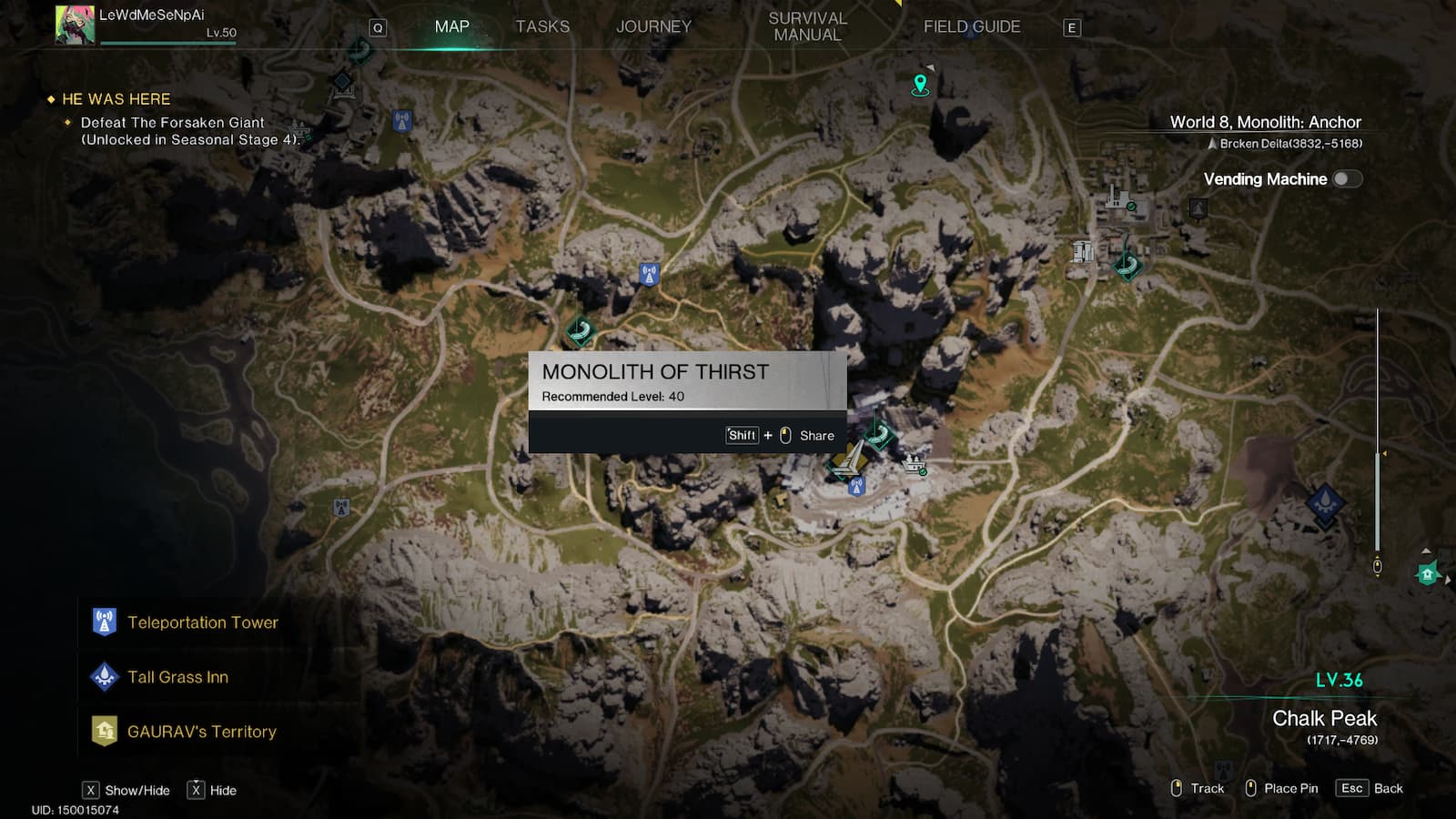The height and width of the screenshot is (819, 1456).
Task: Open the player profile avatar
Action: (75, 25)
